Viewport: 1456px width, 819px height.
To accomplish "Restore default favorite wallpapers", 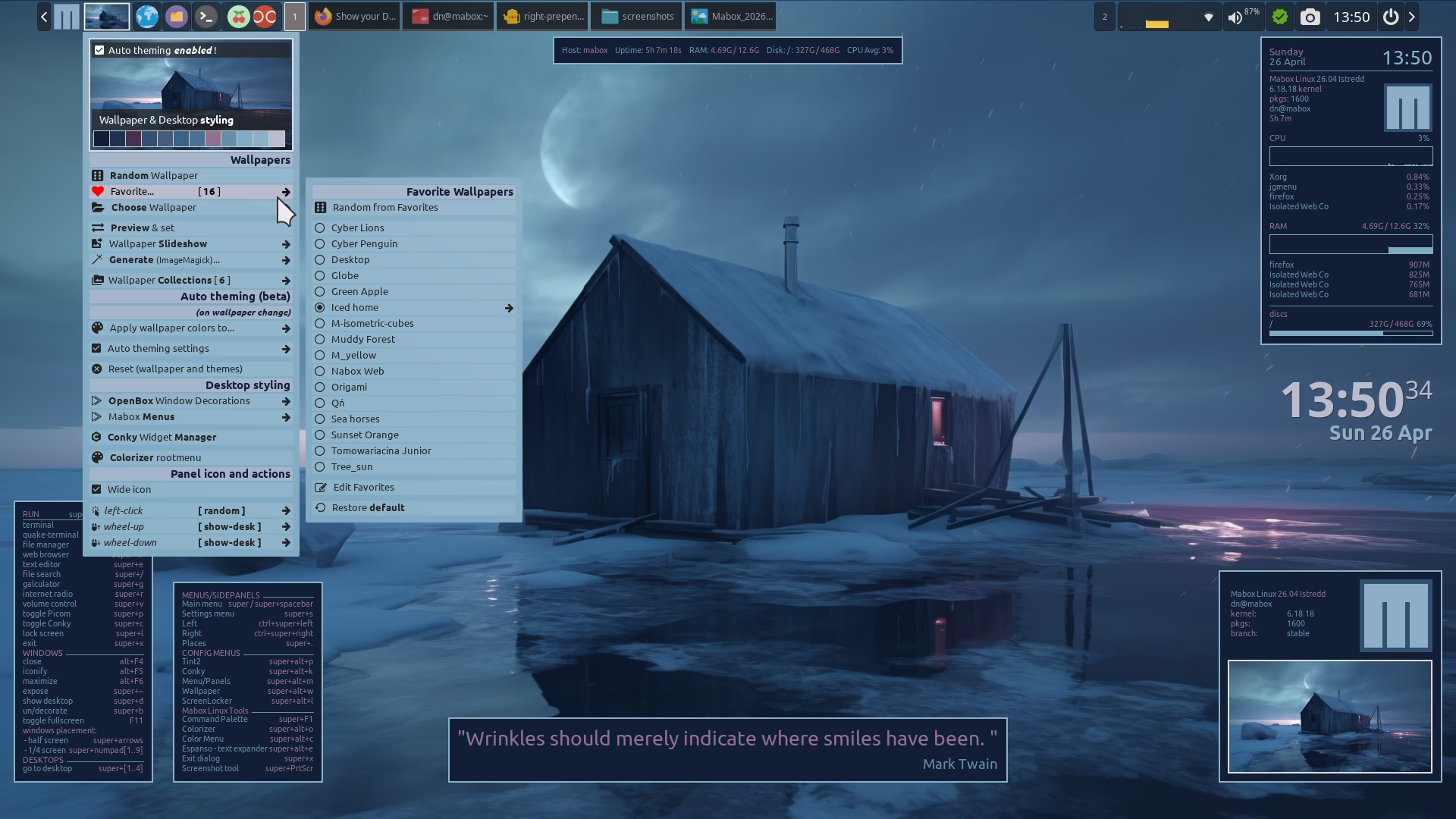I will pyautogui.click(x=368, y=507).
